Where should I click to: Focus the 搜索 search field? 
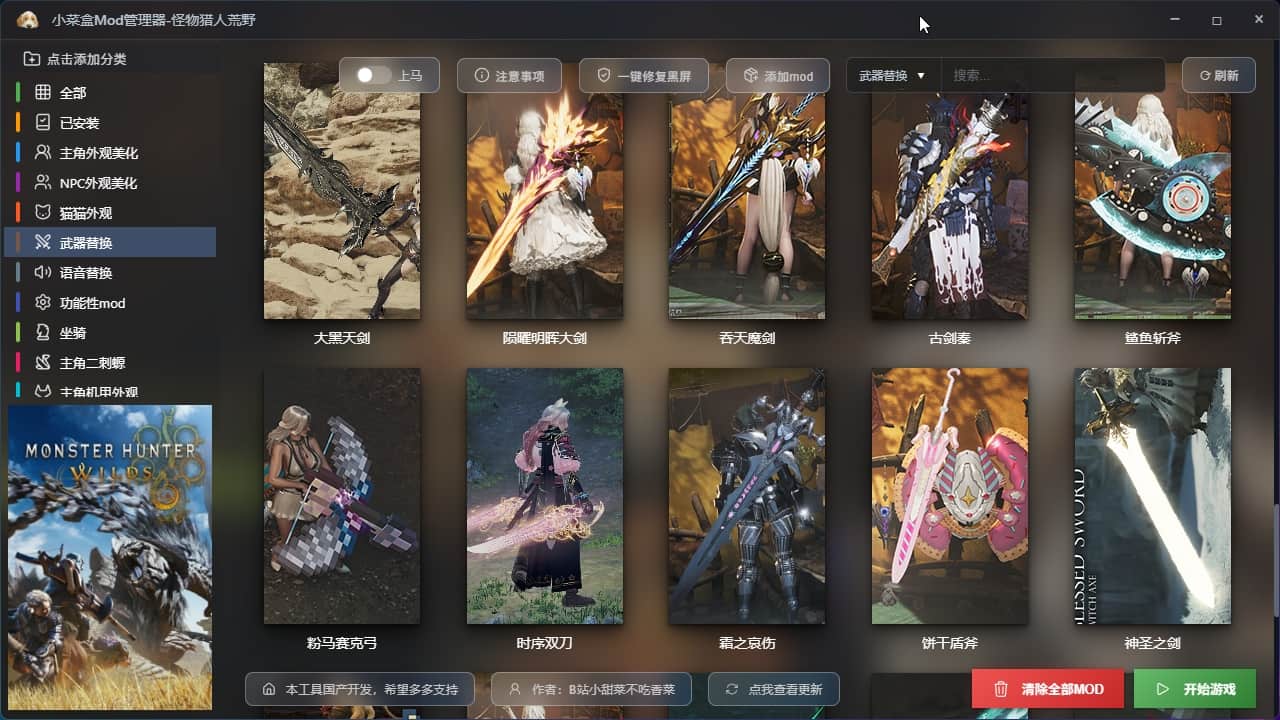pos(1052,76)
